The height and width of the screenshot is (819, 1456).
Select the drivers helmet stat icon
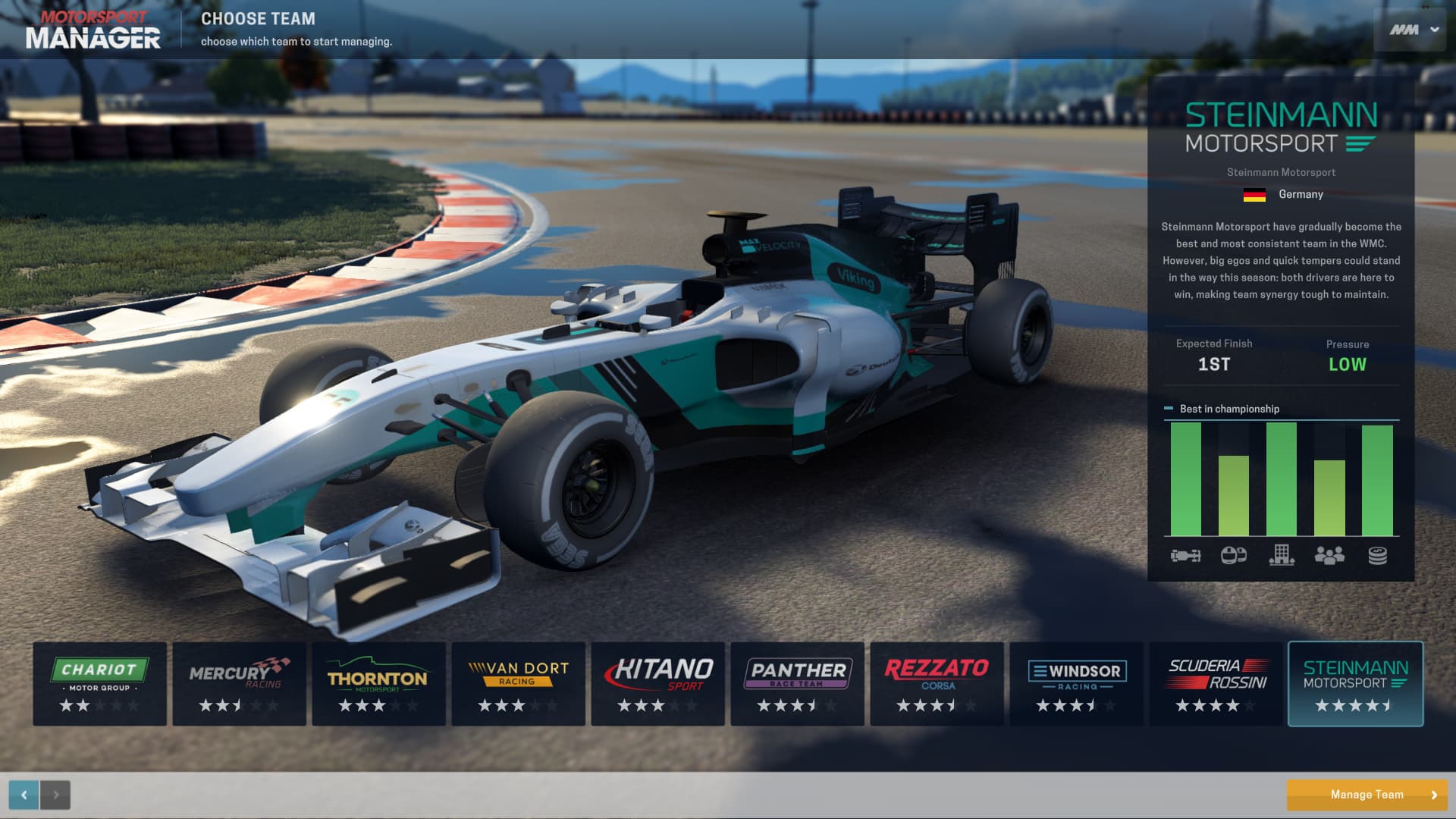(x=1235, y=556)
